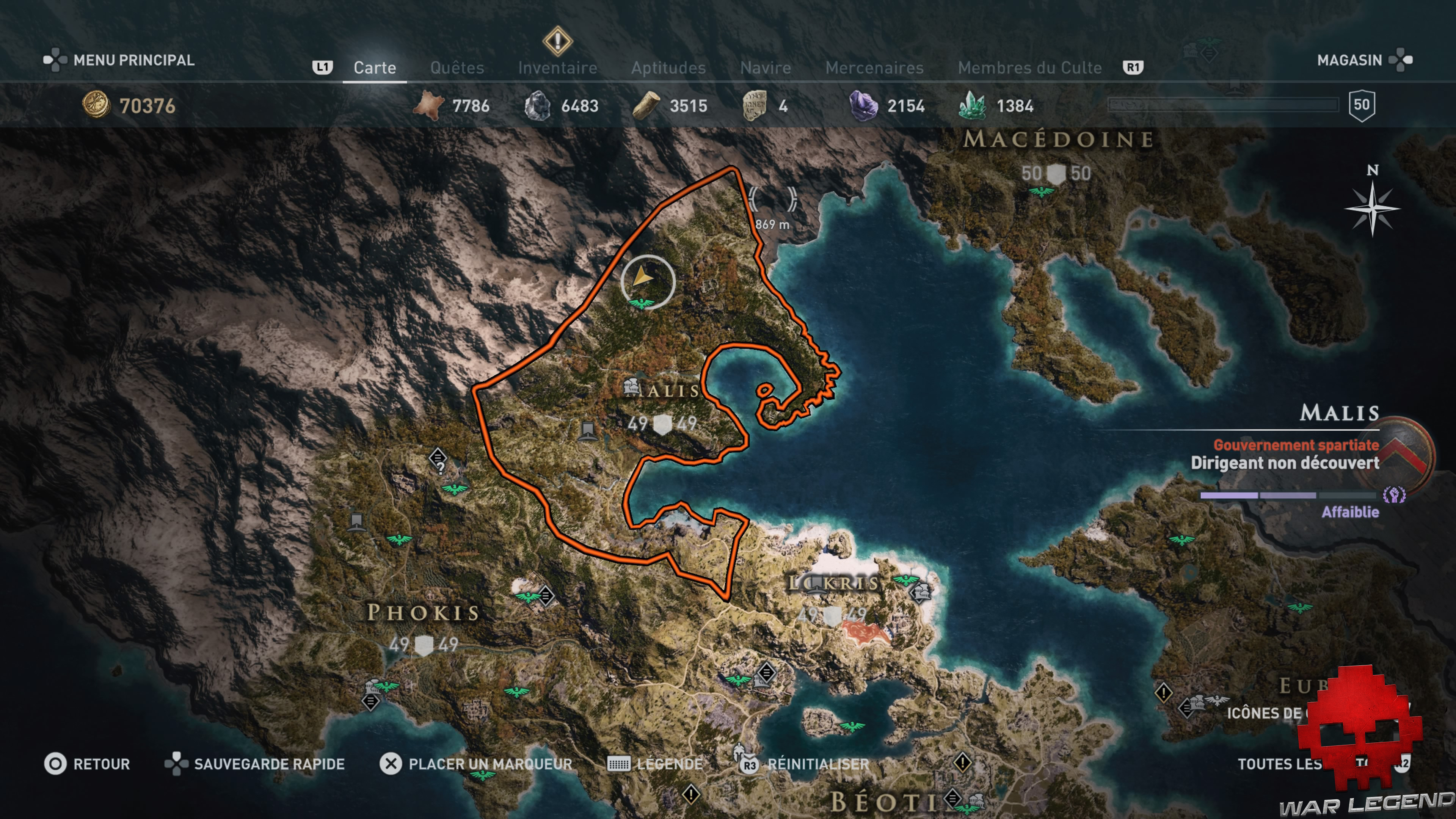Viewport: 1456px width, 819px height.
Task: Switch to the Quêtes tab
Action: coord(457,67)
